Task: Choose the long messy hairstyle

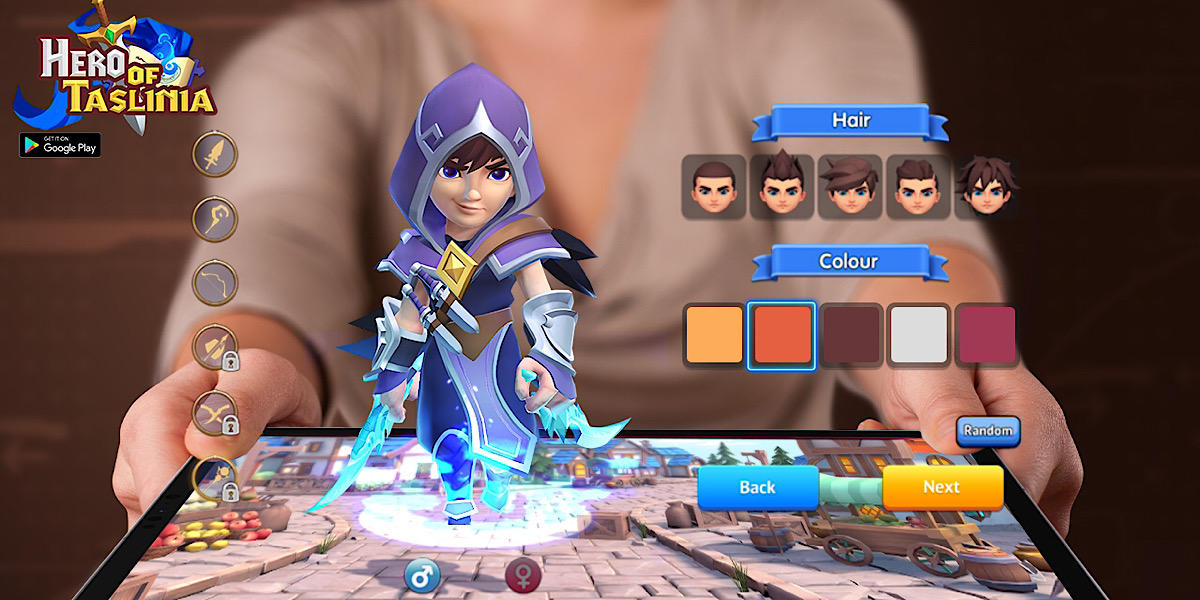Action: click(x=985, y=187)
